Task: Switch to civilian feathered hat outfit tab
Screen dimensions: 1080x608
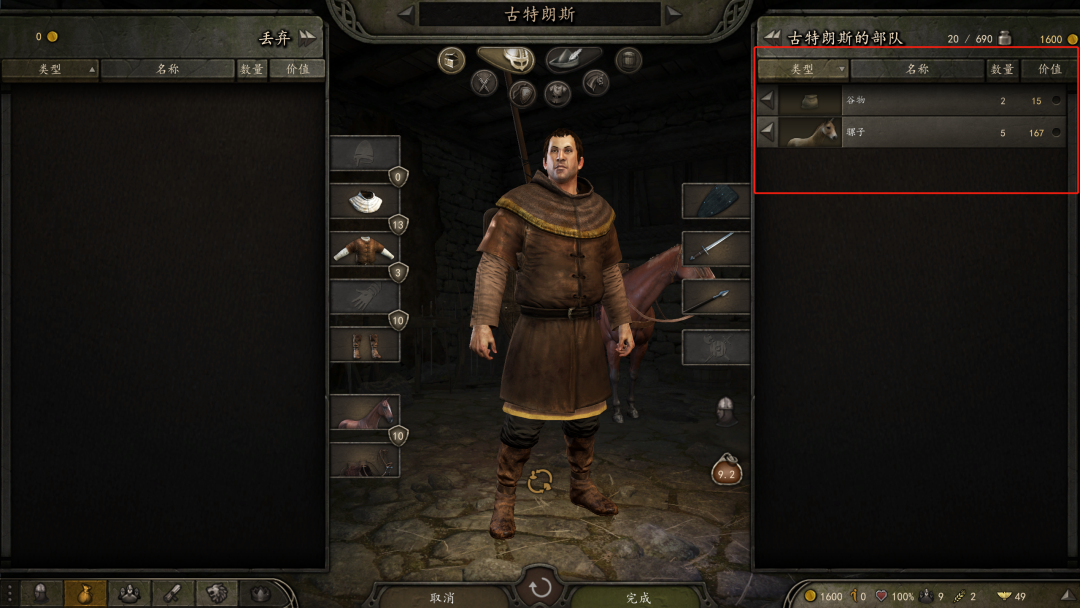Action: [x=573, y=59]
